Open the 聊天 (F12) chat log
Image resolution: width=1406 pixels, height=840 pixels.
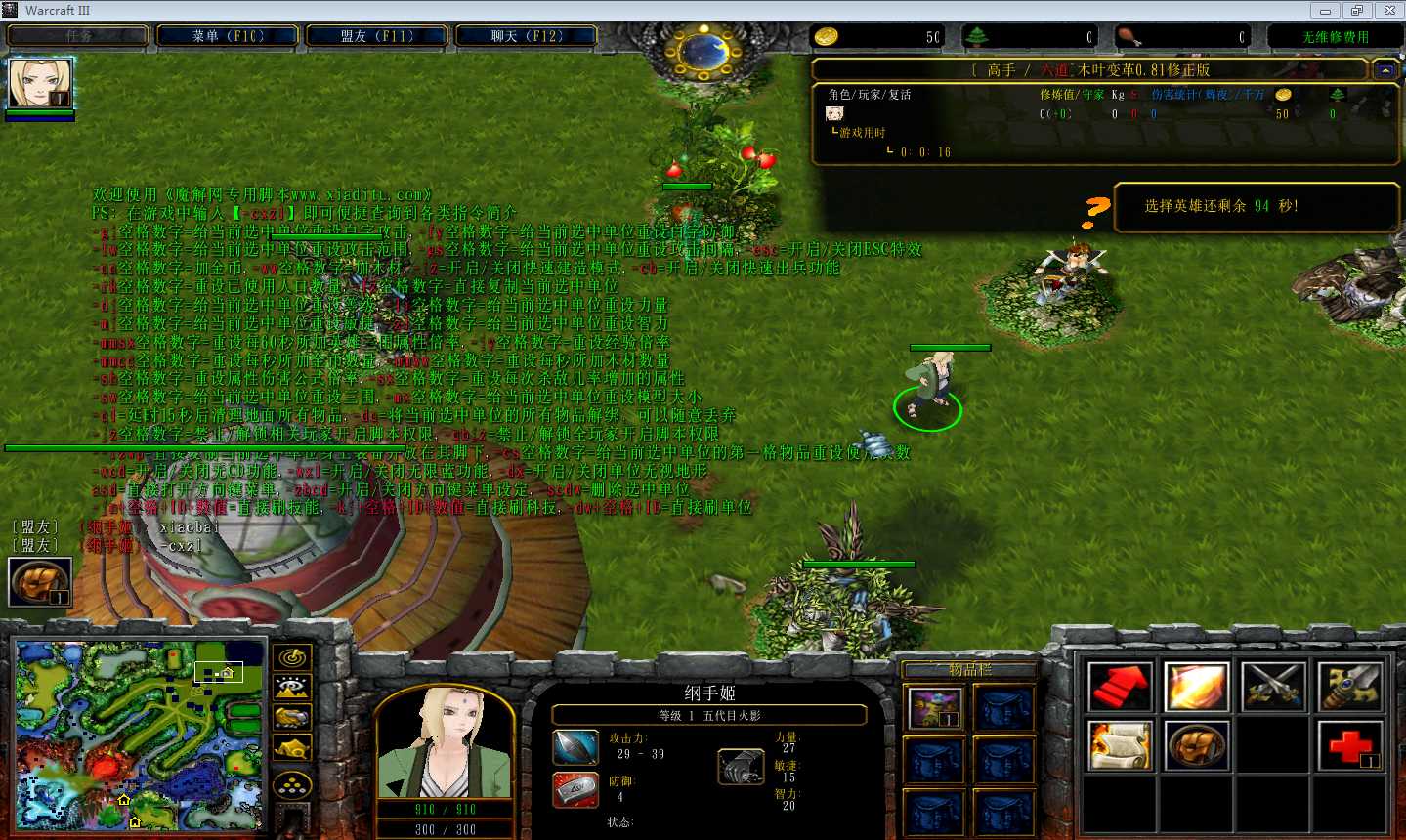[x=527, y=36]
